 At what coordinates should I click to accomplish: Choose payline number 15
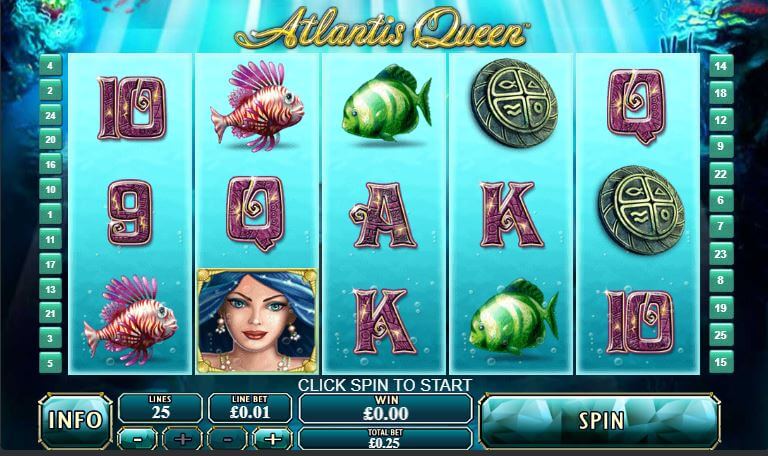point(719,362)
